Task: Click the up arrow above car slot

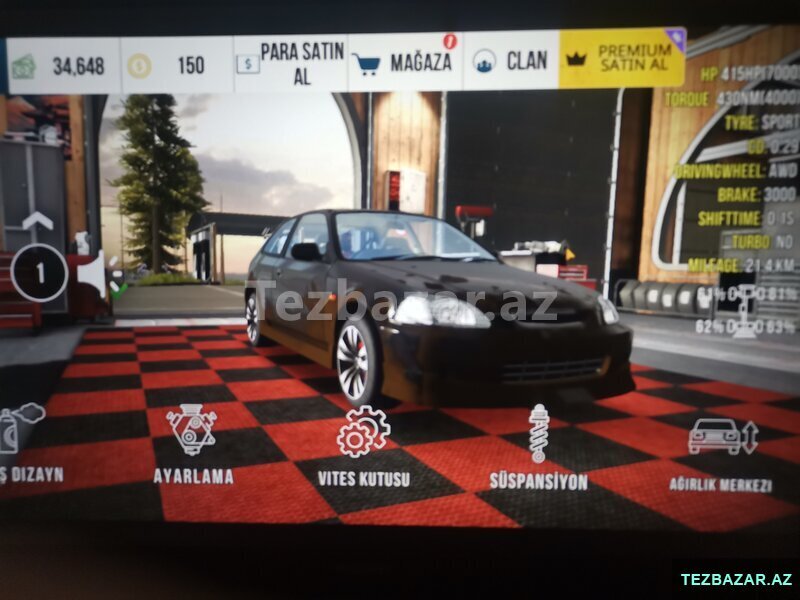Action: point(37,221)
